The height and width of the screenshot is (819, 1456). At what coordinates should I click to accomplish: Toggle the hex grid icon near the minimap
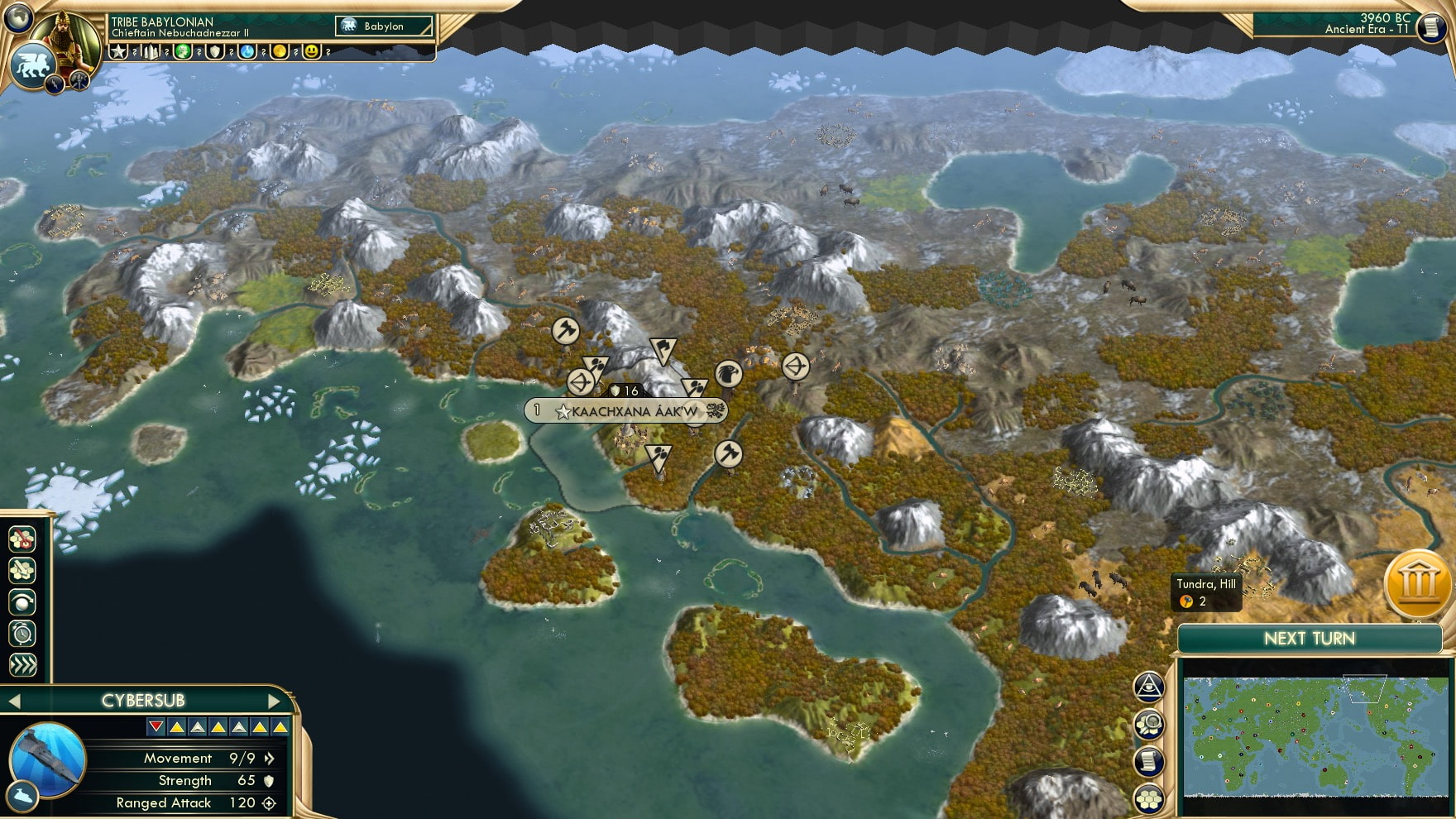(x=1148, y=799)
